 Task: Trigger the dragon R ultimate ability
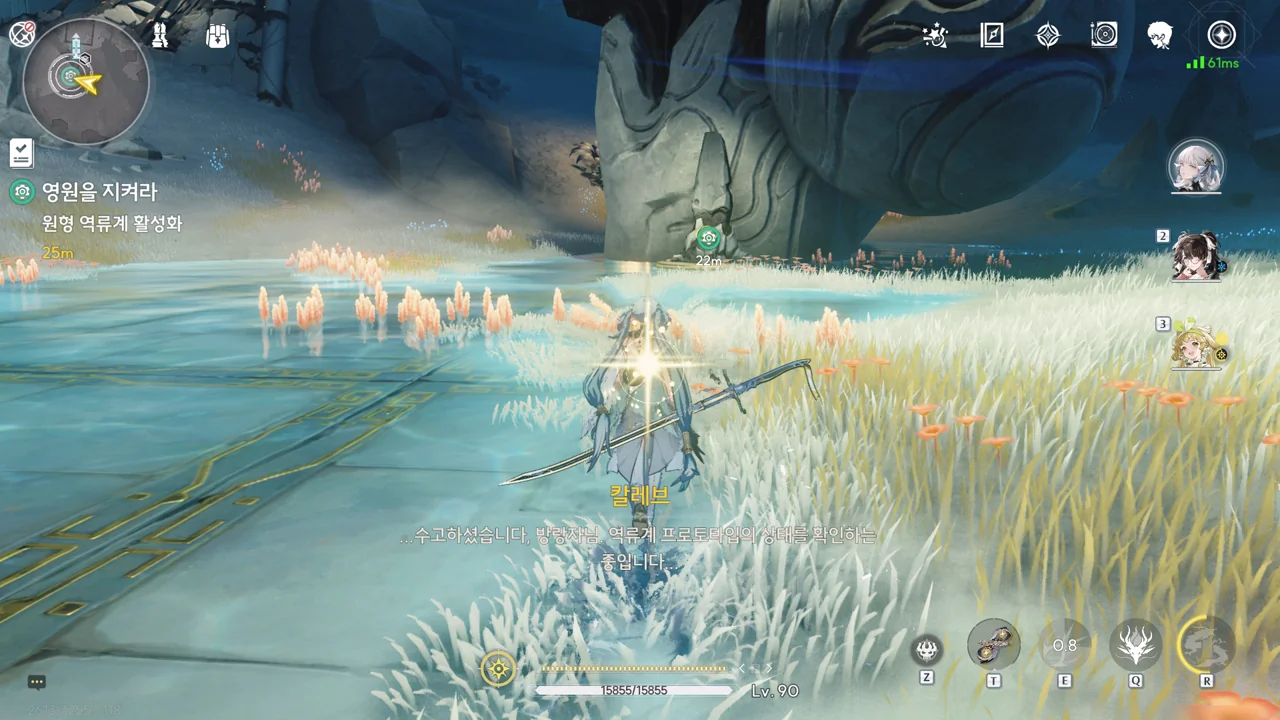(1206, 643)
